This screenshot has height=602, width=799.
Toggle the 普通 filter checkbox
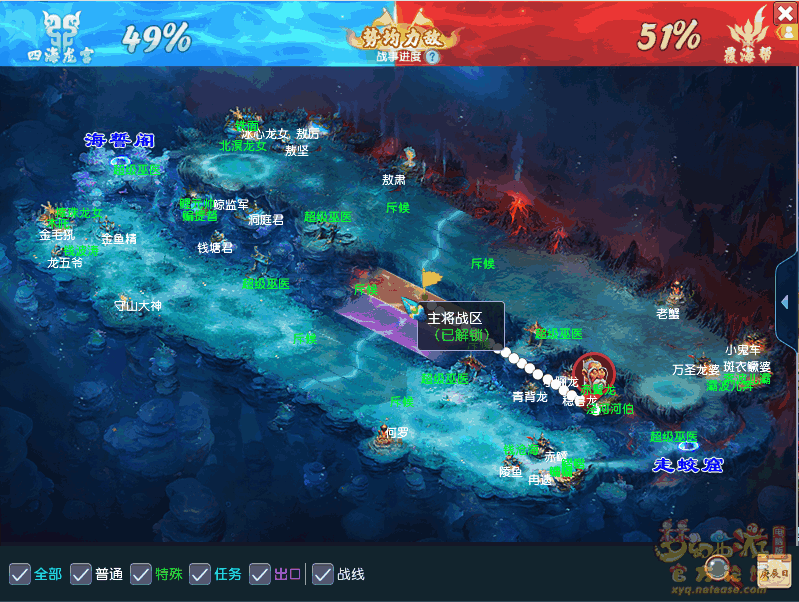pyautogui.click(x=80, y=574)
